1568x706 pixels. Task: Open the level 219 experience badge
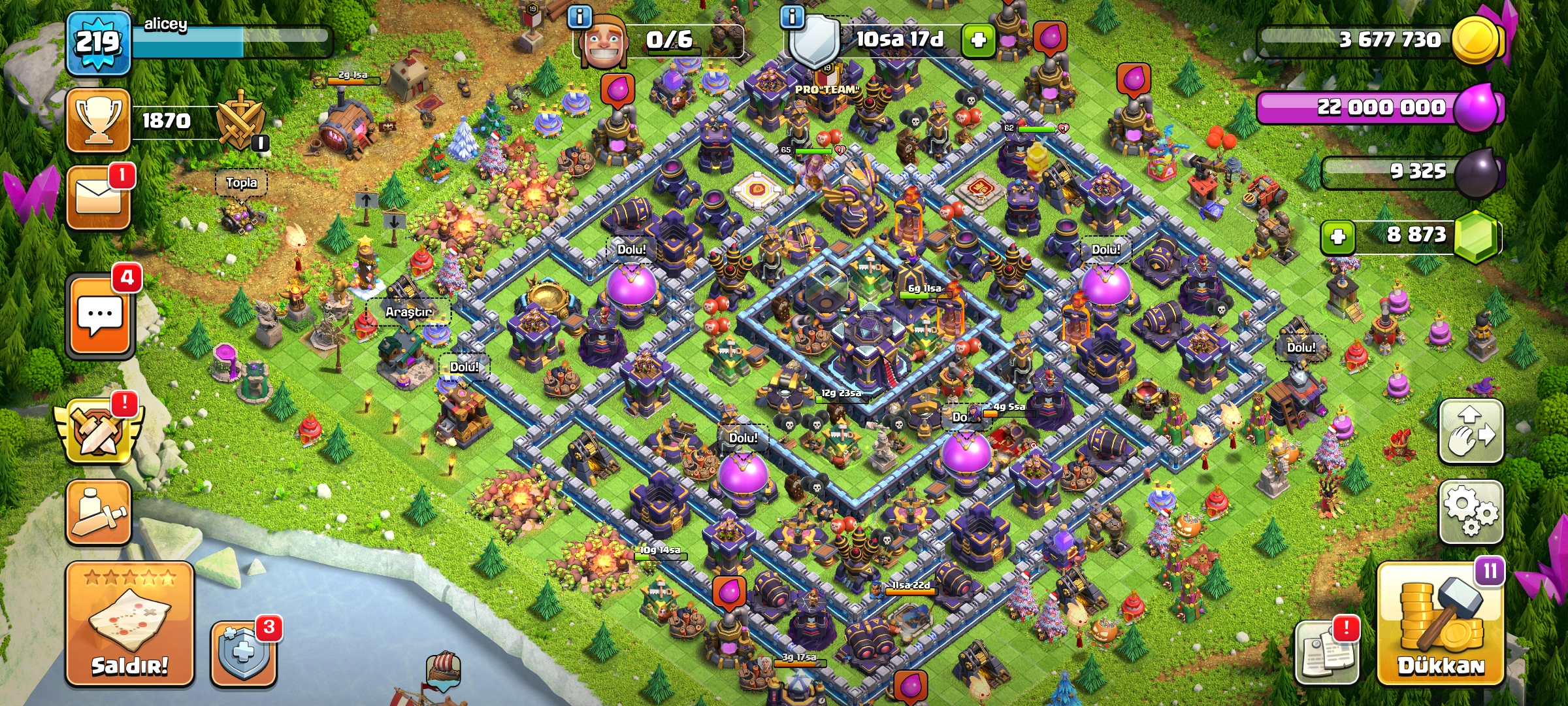98,42
